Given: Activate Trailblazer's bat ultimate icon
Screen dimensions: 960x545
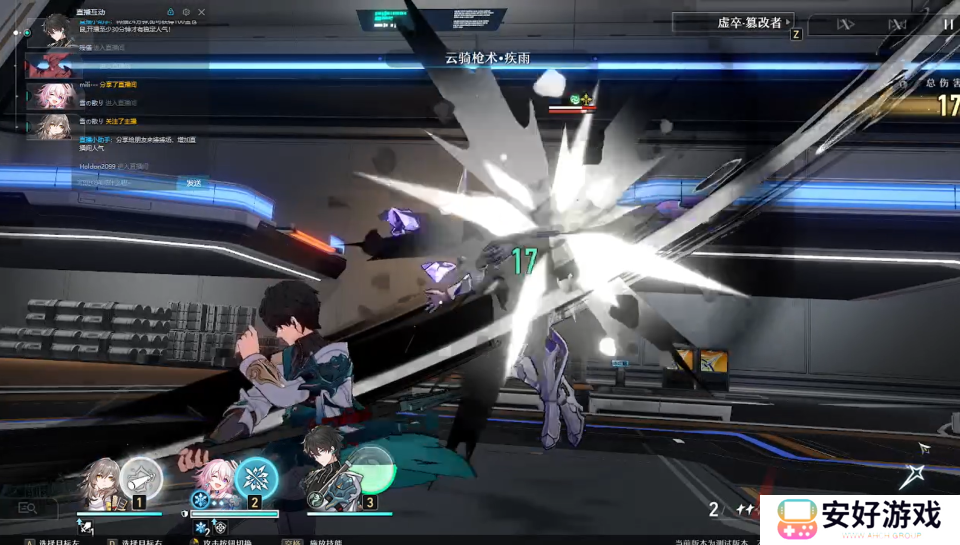Looking at the screenshot, I should [x=142, y=478].
